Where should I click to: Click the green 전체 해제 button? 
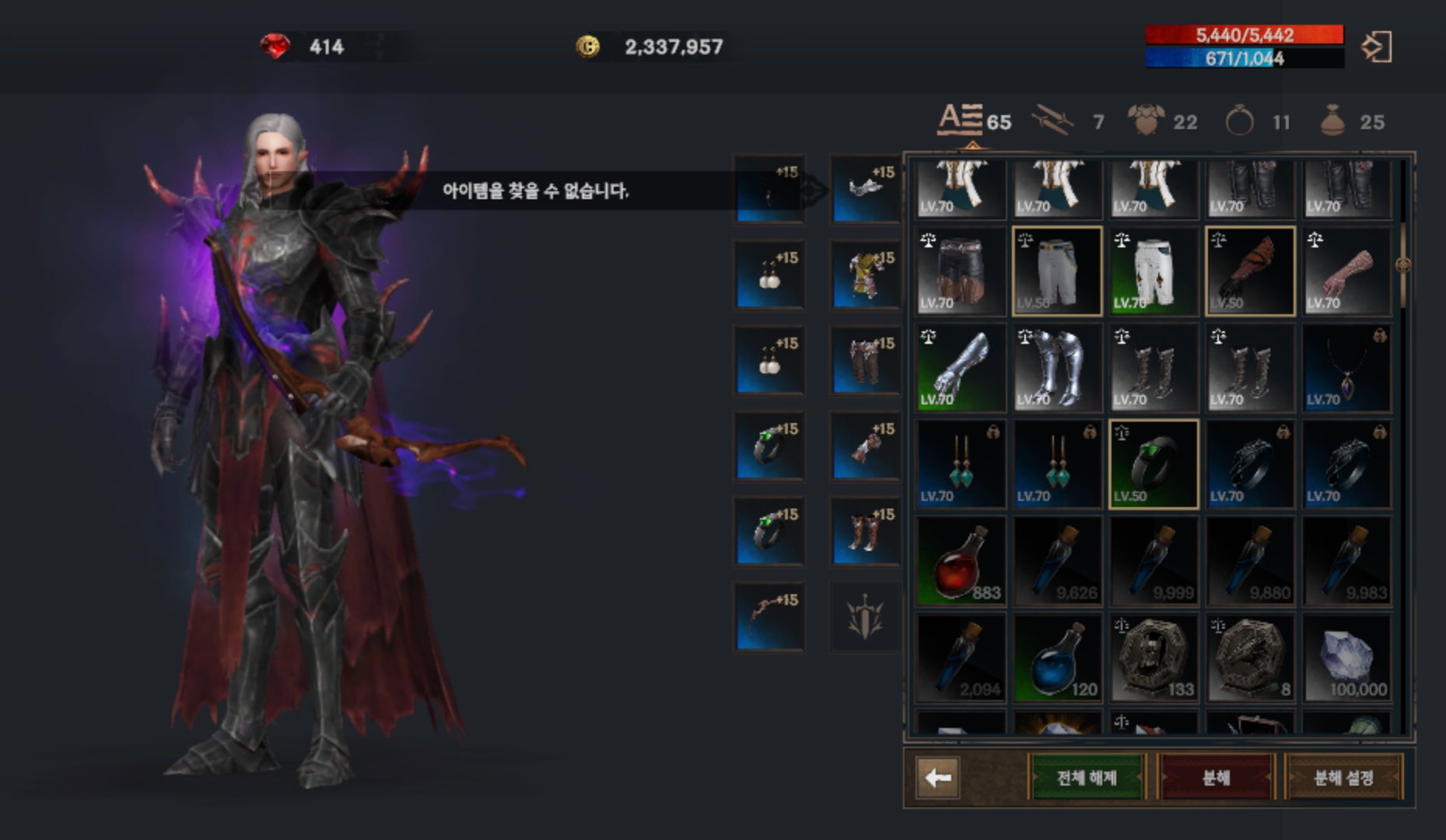[x=1087, y=777]
